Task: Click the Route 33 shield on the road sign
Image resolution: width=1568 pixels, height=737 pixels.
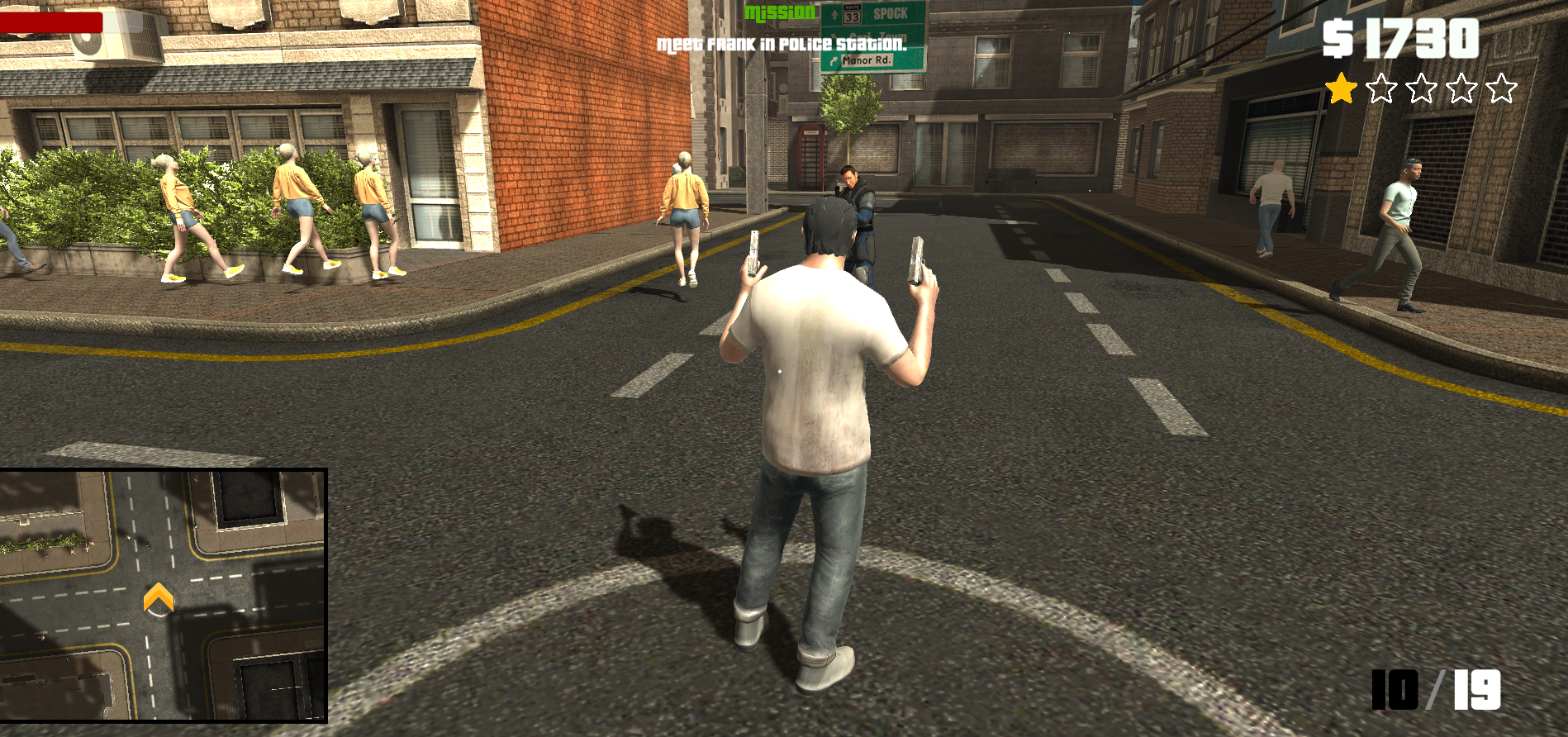Action: click(853, 14)
